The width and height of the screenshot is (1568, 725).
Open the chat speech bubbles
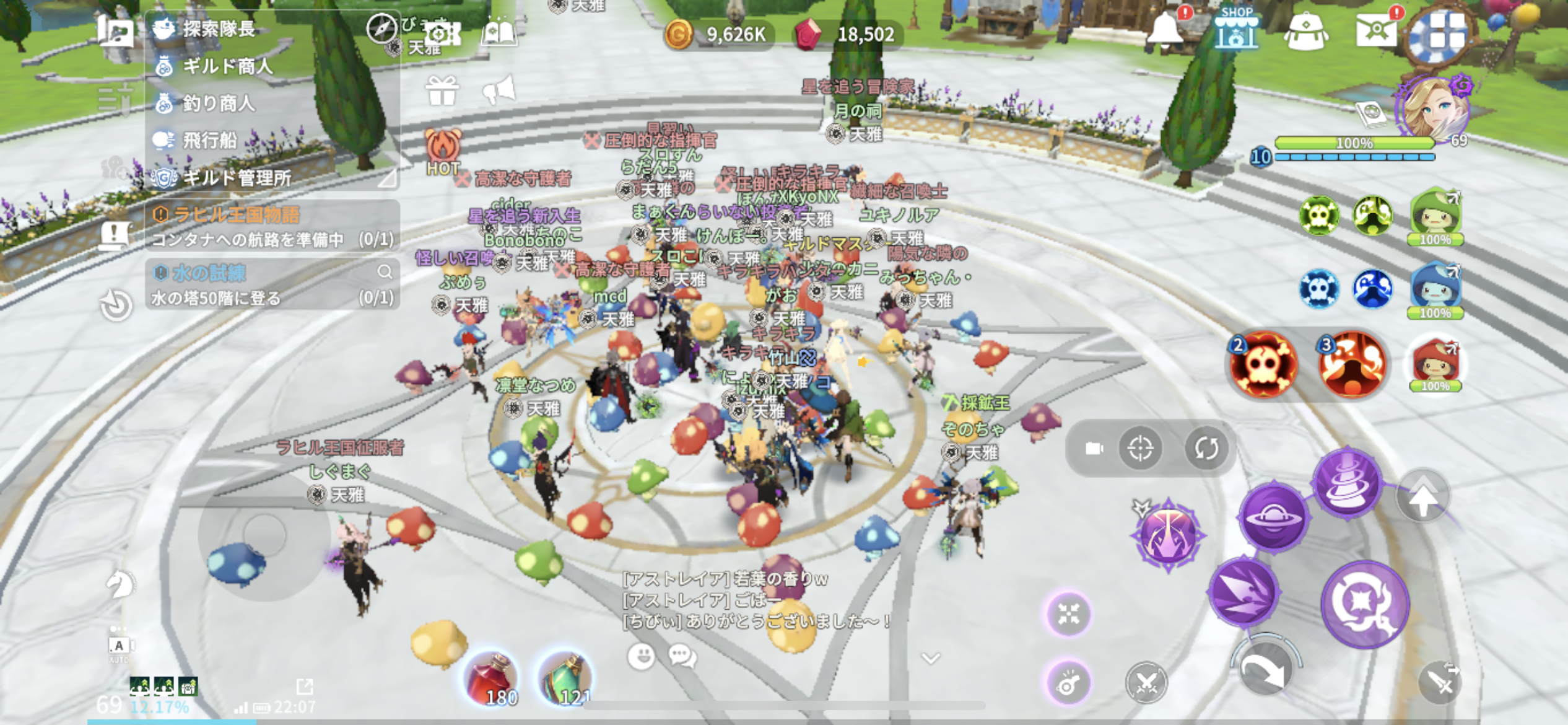coord(682,656)
